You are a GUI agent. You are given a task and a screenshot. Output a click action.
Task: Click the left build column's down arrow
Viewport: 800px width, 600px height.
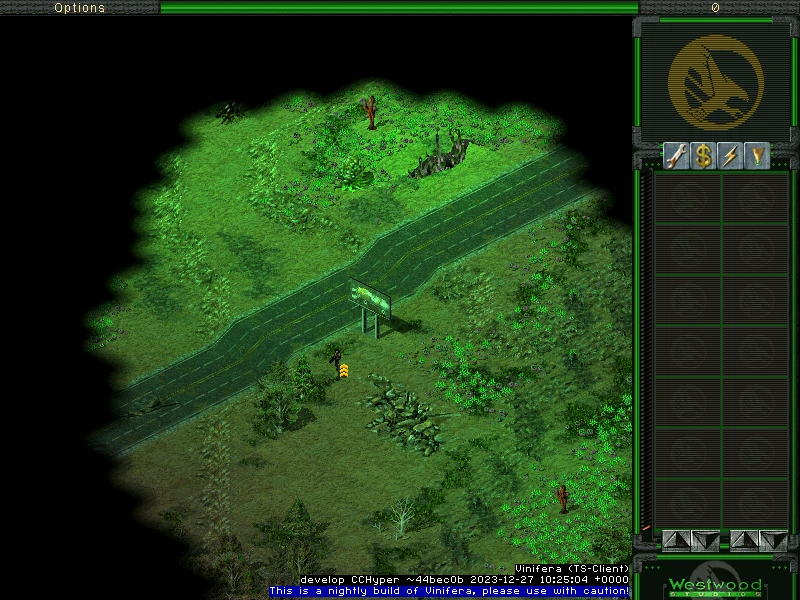705,540
